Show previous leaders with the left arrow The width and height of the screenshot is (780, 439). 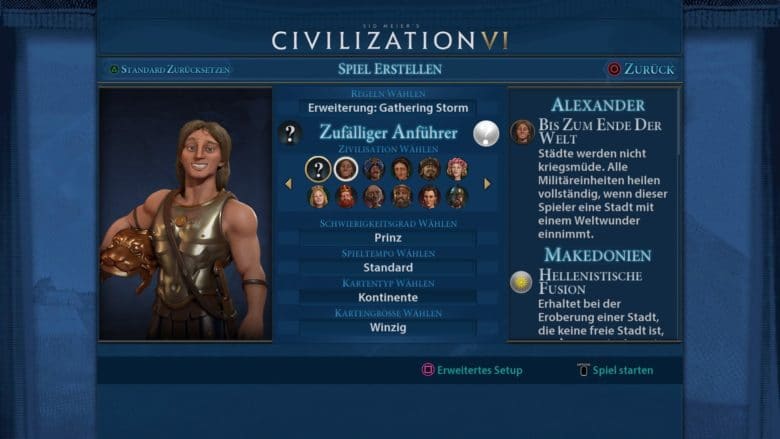tap(289, 183)
